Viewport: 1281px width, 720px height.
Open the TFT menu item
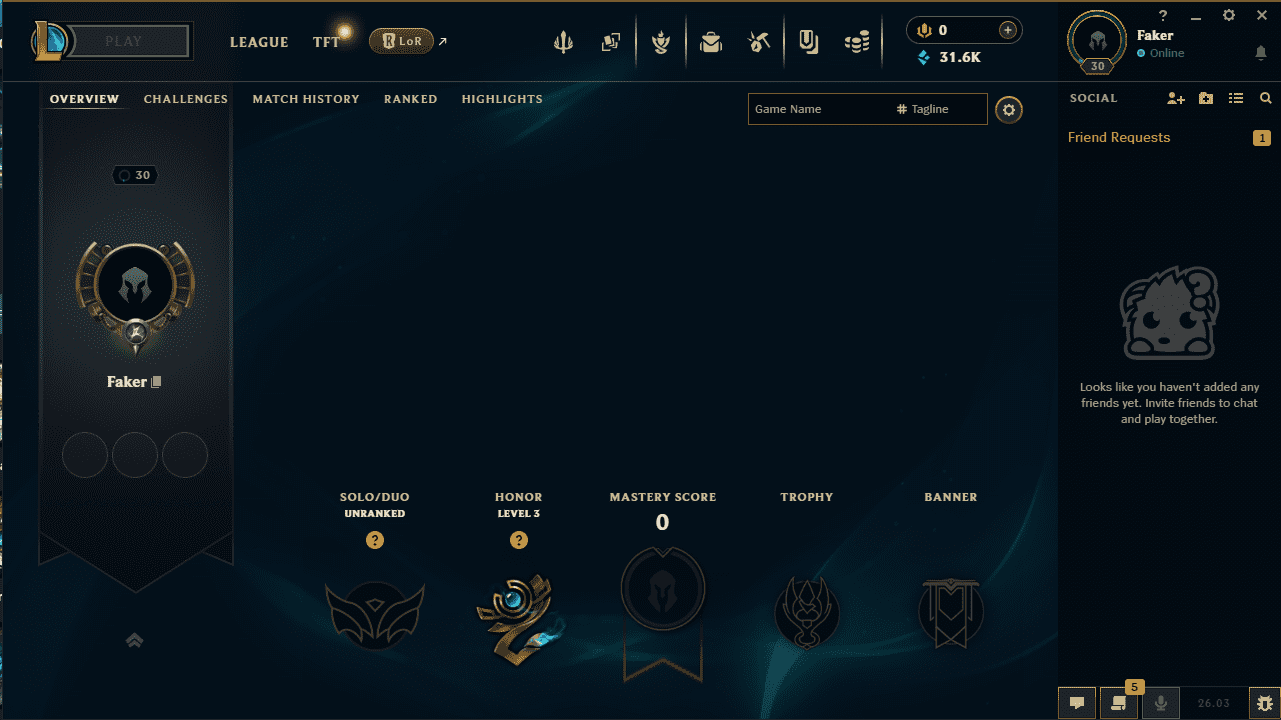tap(324, 42)
